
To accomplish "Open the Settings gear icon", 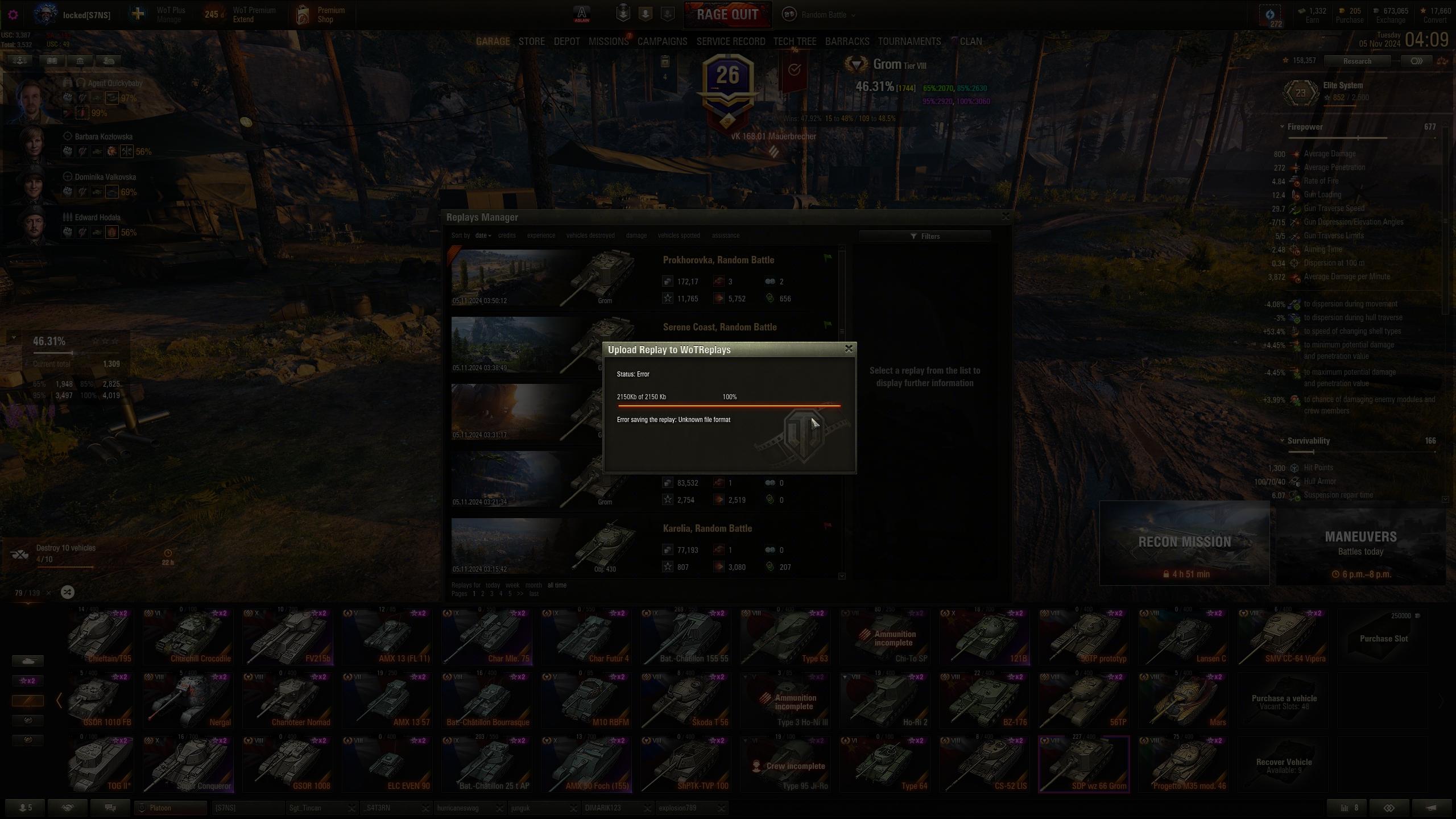I will click(13, 15).
